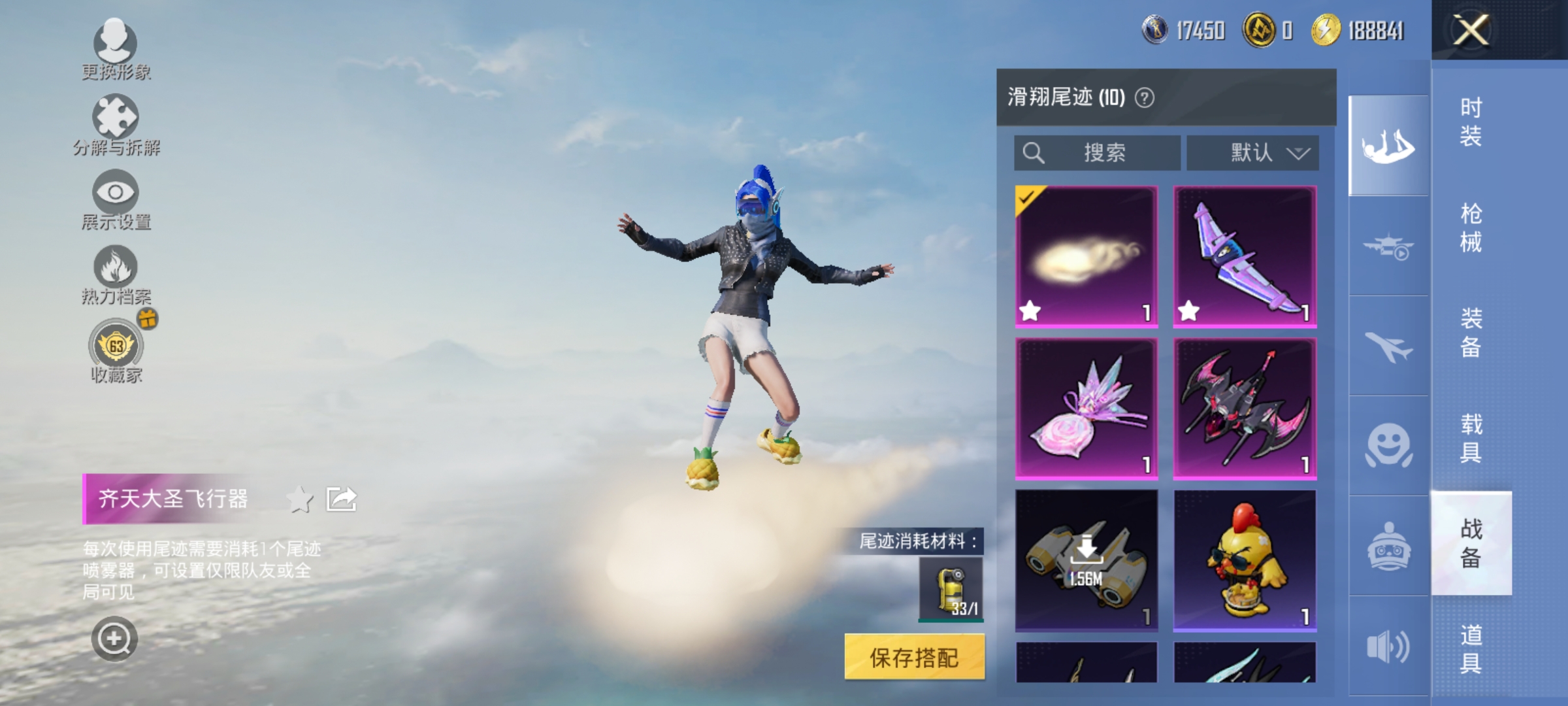Open the 收藏家 collector badge level 63

[x=116, y=348]
